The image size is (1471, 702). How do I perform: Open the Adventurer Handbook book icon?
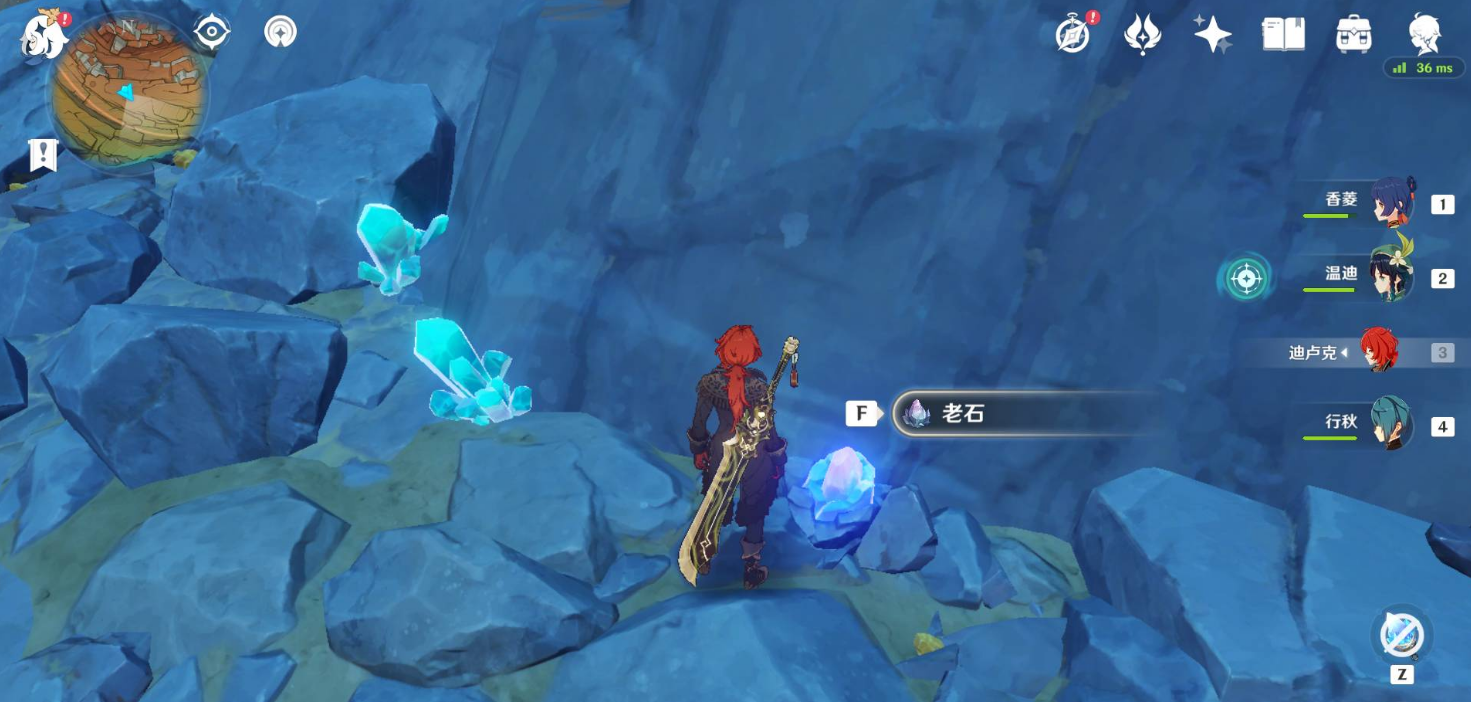click(x=1283, y=35)
